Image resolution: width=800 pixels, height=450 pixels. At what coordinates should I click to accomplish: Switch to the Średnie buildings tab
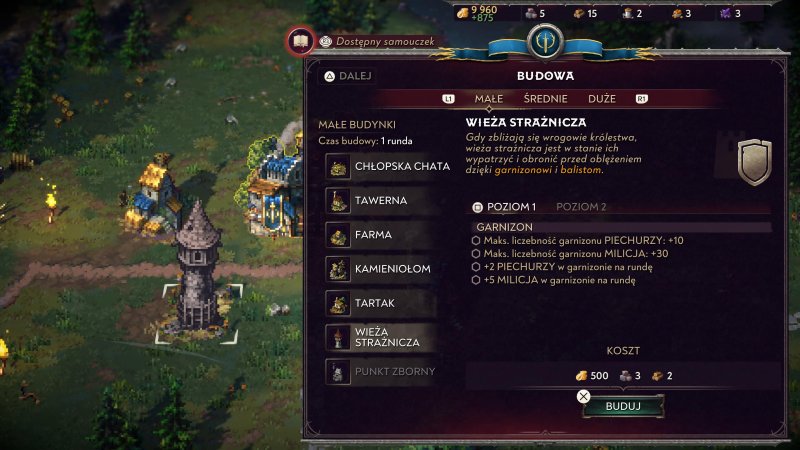[x=545, y=99]
